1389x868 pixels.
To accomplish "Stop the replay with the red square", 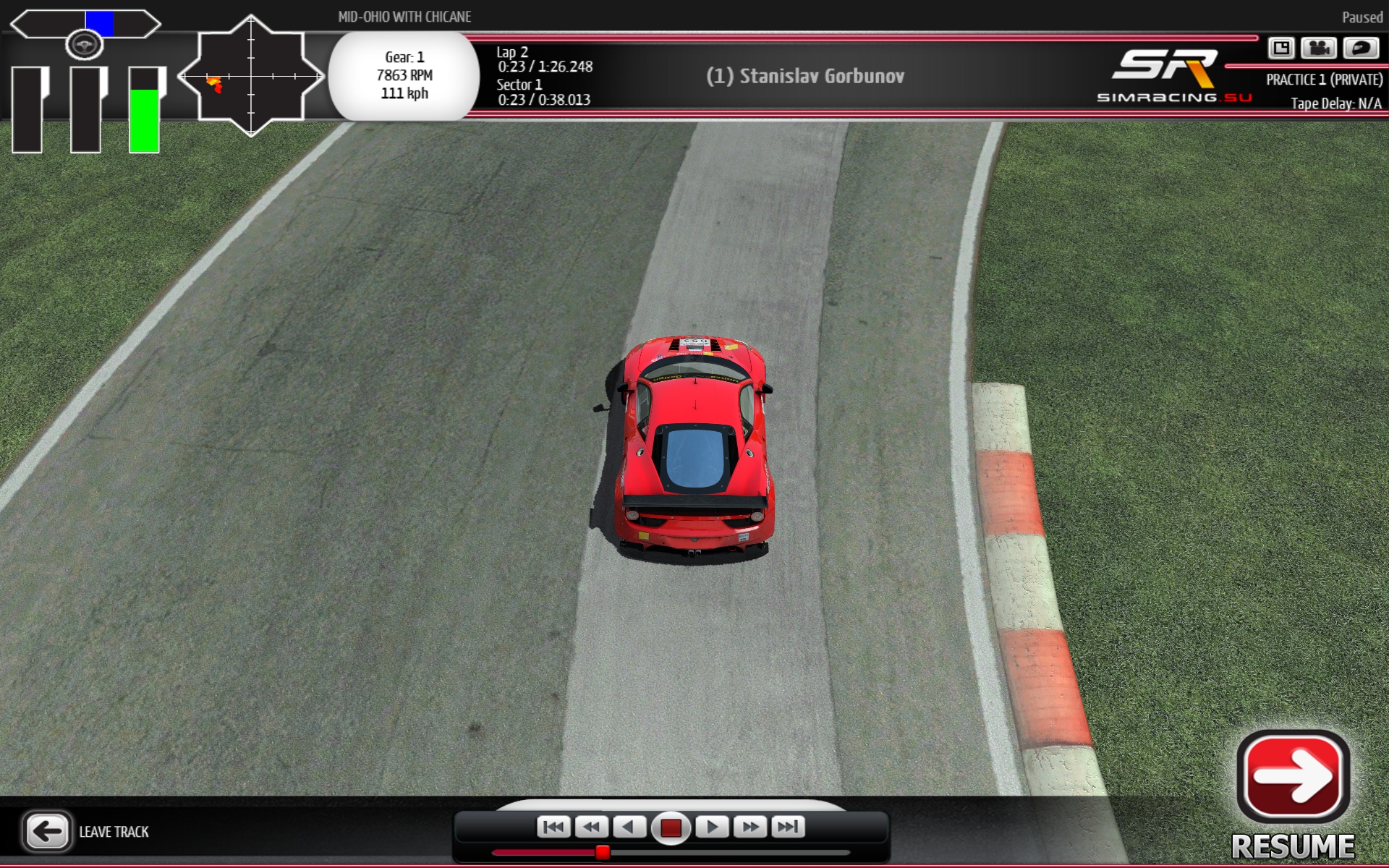I will pos(671,827).
